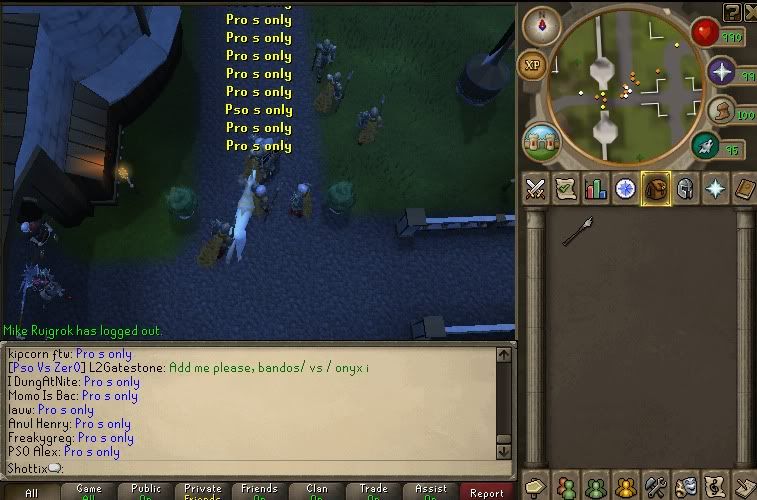Switch the chat filter to All

click(30, 492)
